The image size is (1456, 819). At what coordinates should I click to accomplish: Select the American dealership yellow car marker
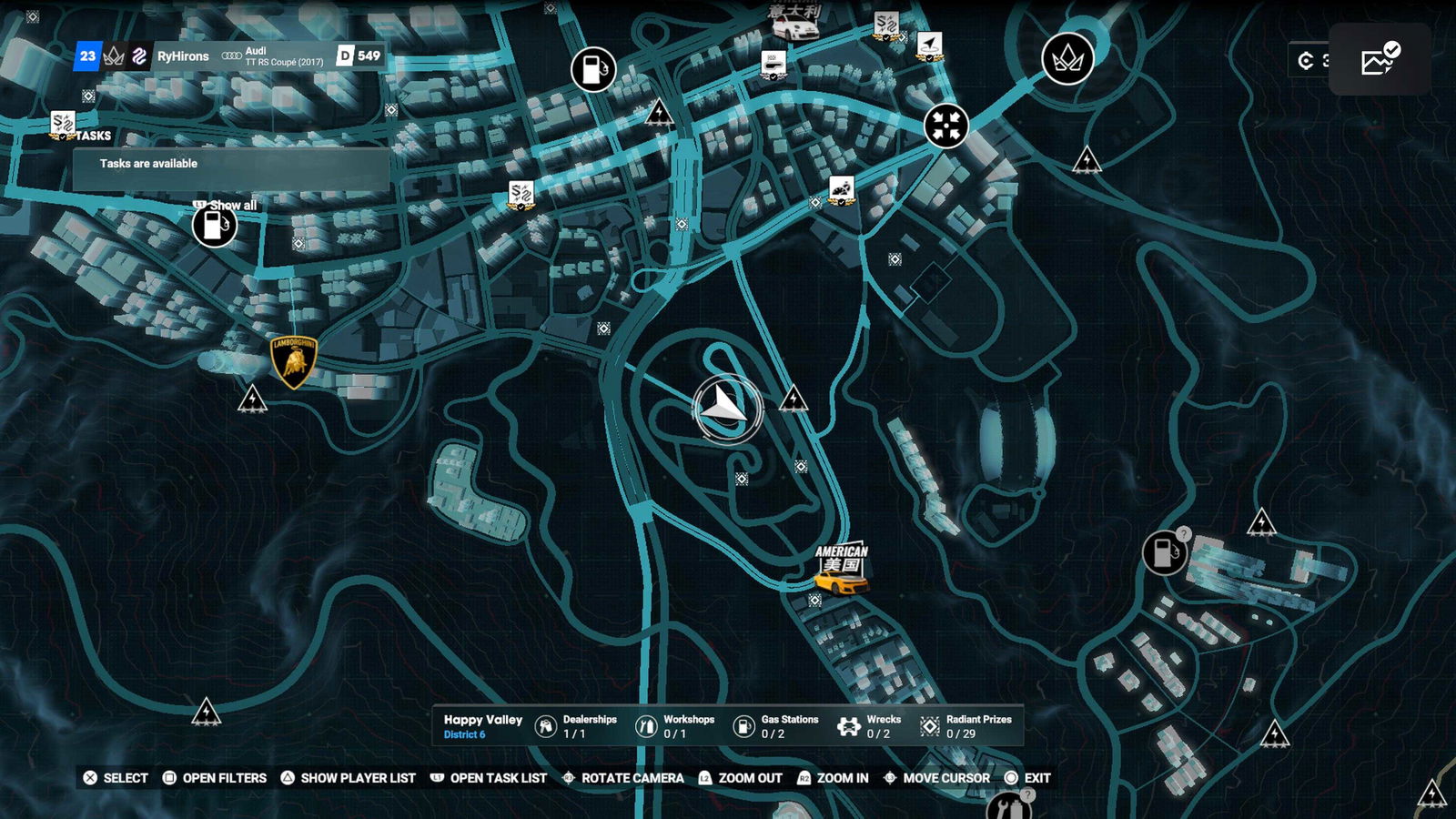pos(840,570)
